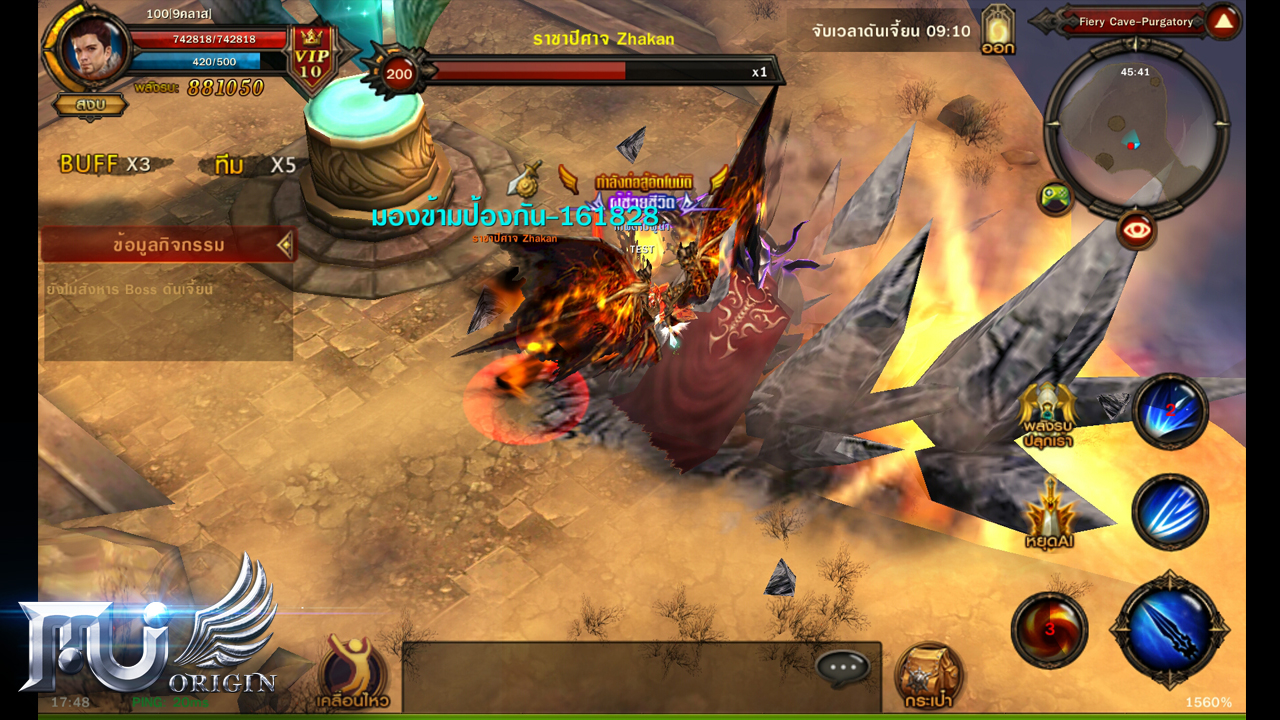Leave the dungeon with the ออก button
This screenshot has width=1280, height=720.
[x=998, y=30]
